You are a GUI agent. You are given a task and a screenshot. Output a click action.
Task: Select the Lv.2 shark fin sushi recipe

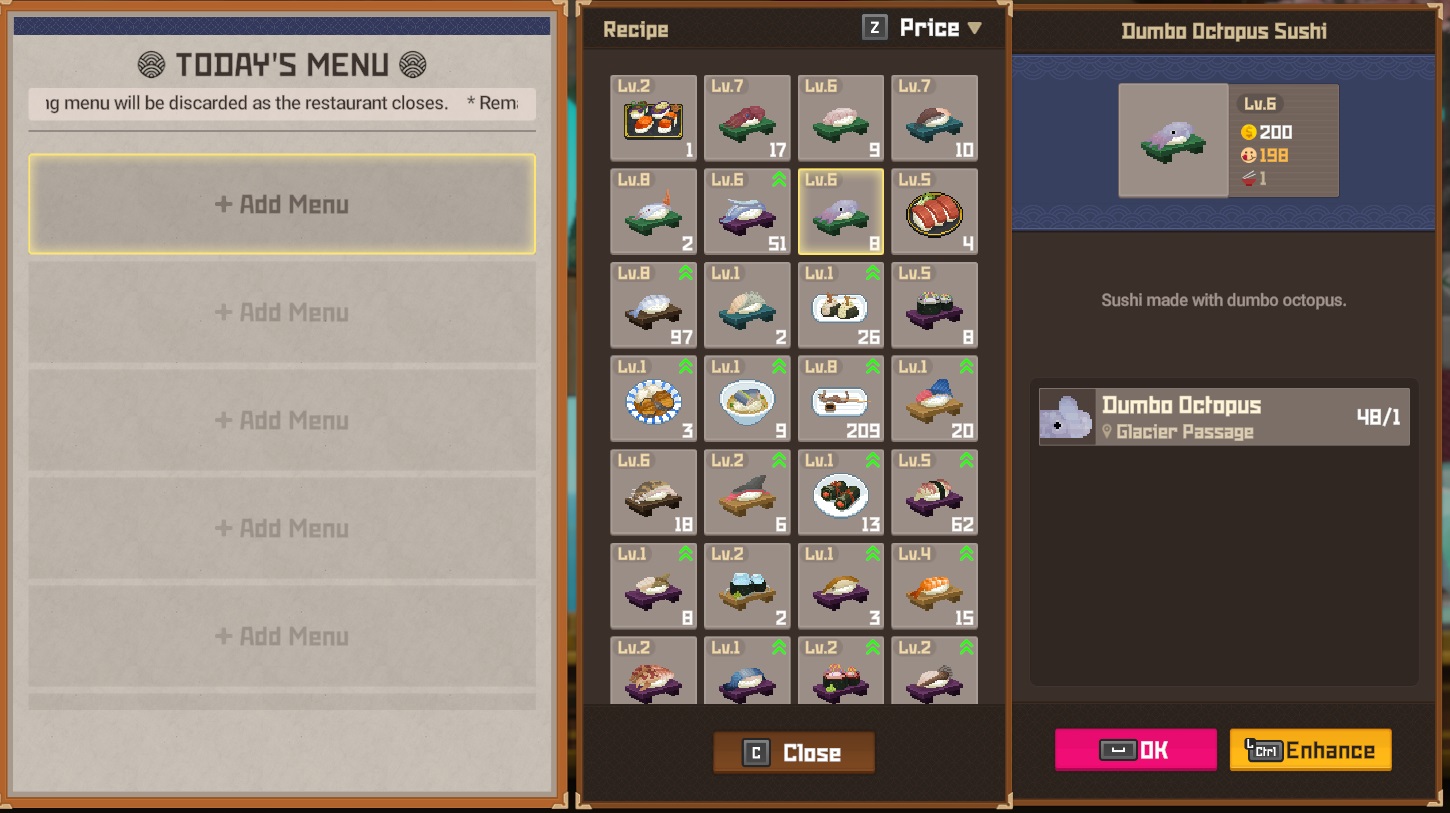pos(747,492)
